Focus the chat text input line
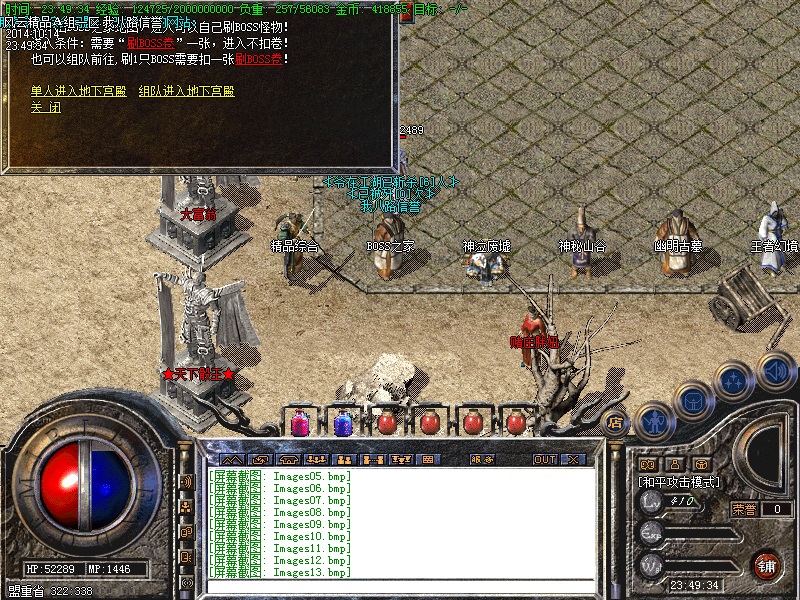The image size is (800, 600). tap(400, 585)
